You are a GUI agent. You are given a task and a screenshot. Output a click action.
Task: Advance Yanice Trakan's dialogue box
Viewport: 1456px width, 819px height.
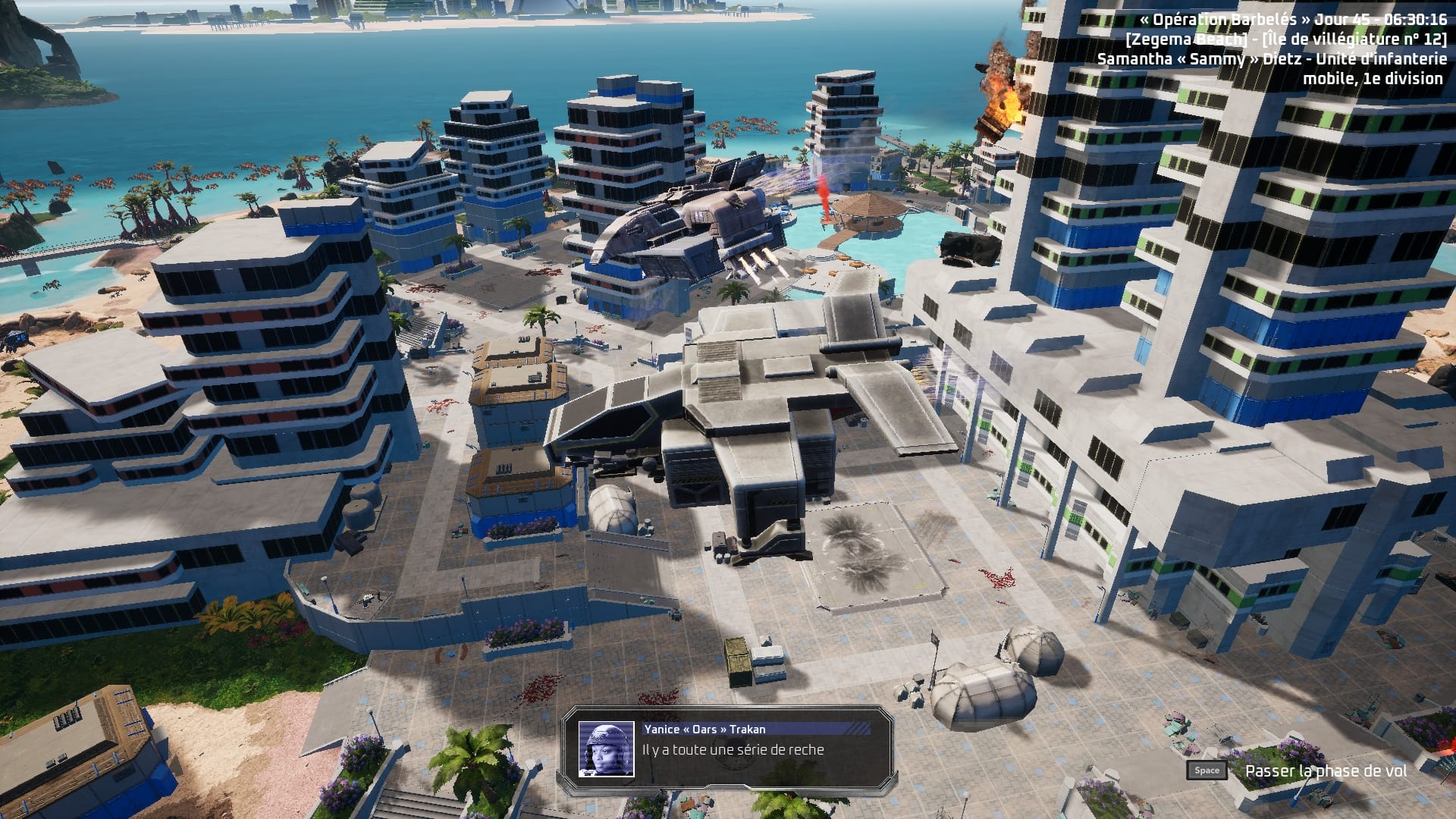coord(728,750)
